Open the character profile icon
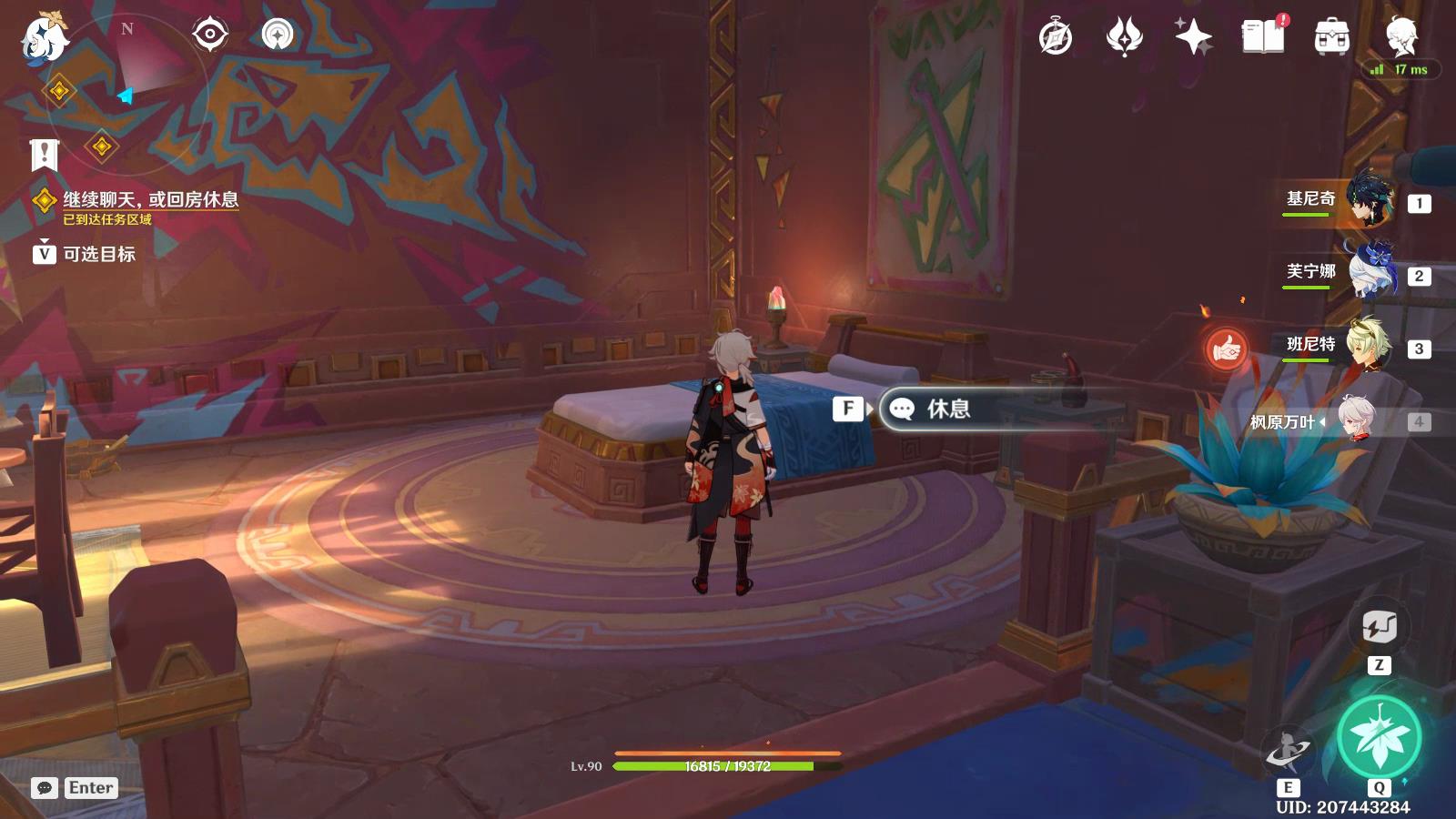The image size is (1456, 819). tap(1400, 37)
